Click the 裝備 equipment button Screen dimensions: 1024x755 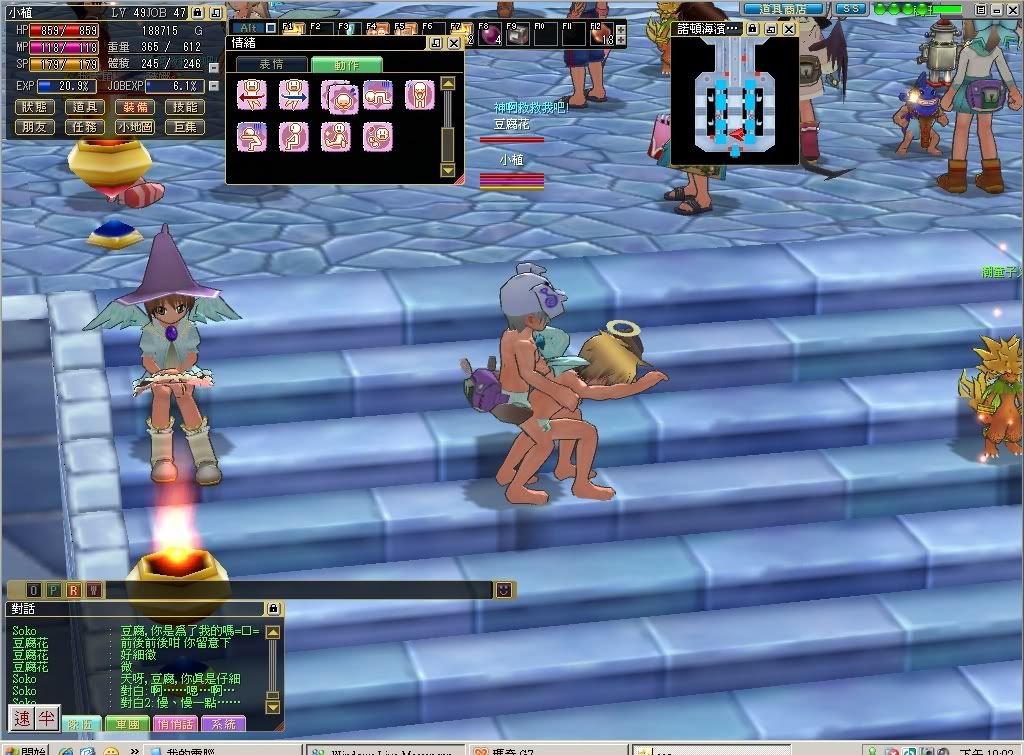coord(135,107)
